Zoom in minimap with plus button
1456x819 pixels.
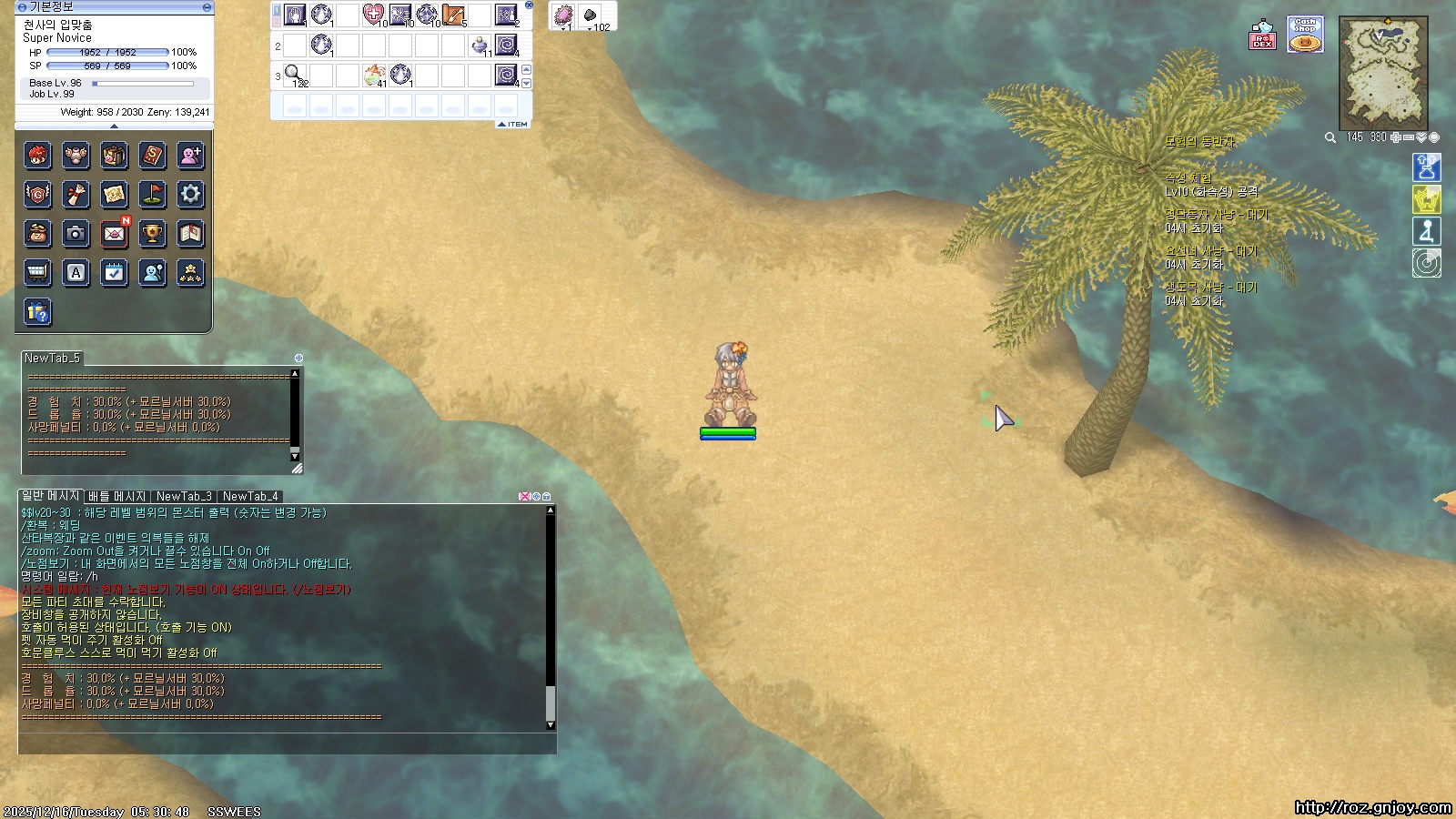point(1396,137)
